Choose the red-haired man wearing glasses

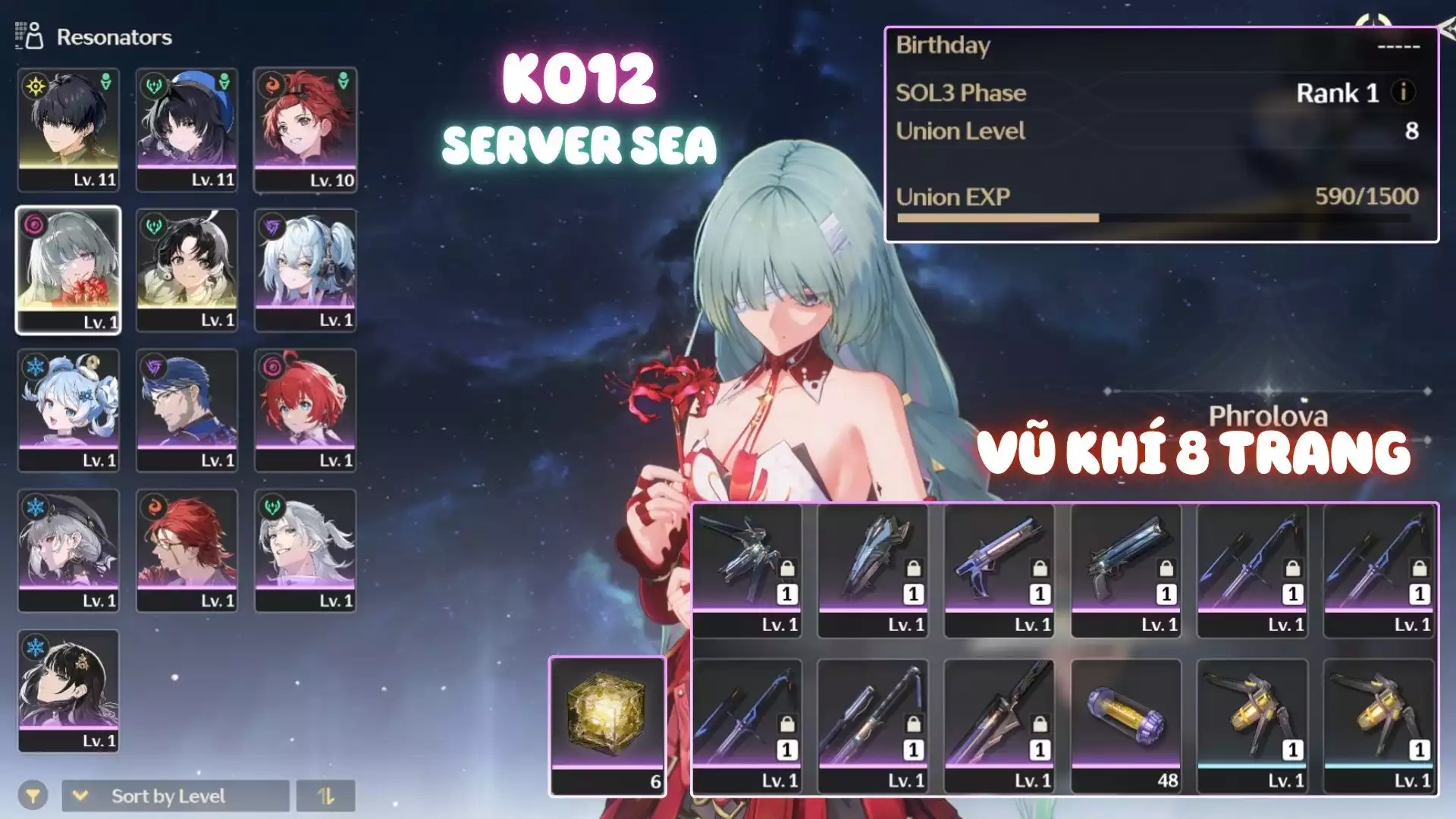pos(187,550)
